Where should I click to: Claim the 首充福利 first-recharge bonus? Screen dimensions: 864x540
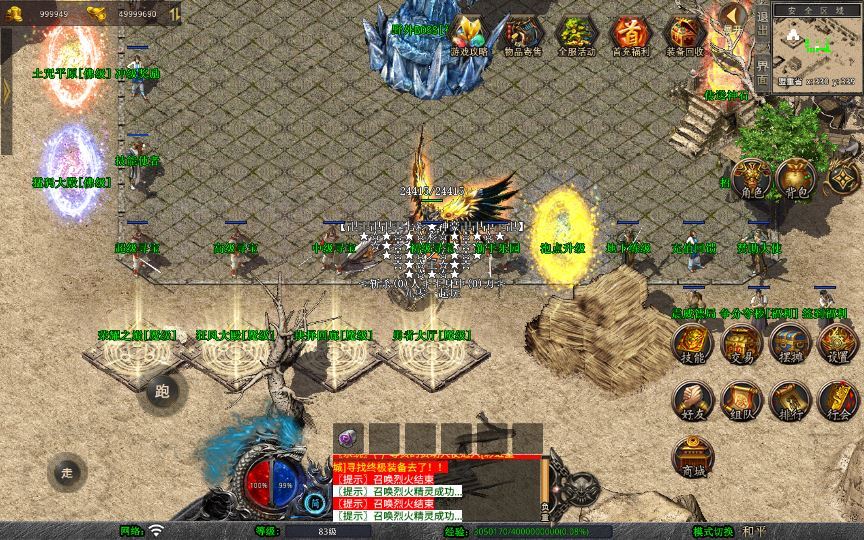point(629,35)
